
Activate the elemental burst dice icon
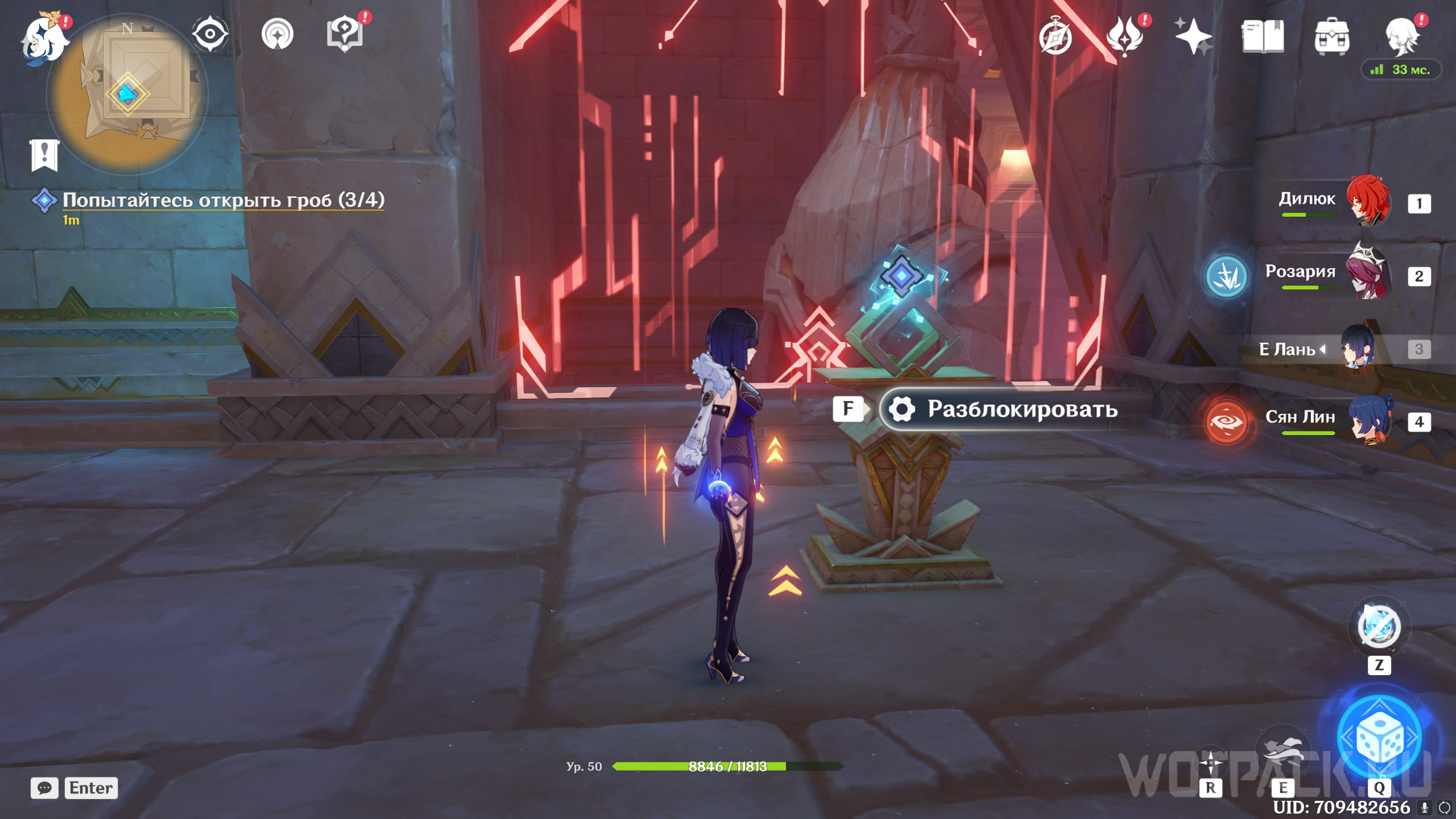coord(1379,738)
